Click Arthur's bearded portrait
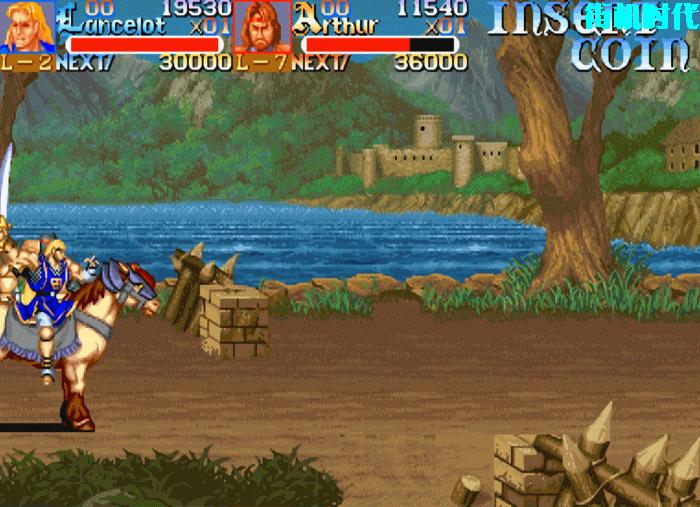Image resolution: width=700 pixels, height=507 pixels. (262, 27)
